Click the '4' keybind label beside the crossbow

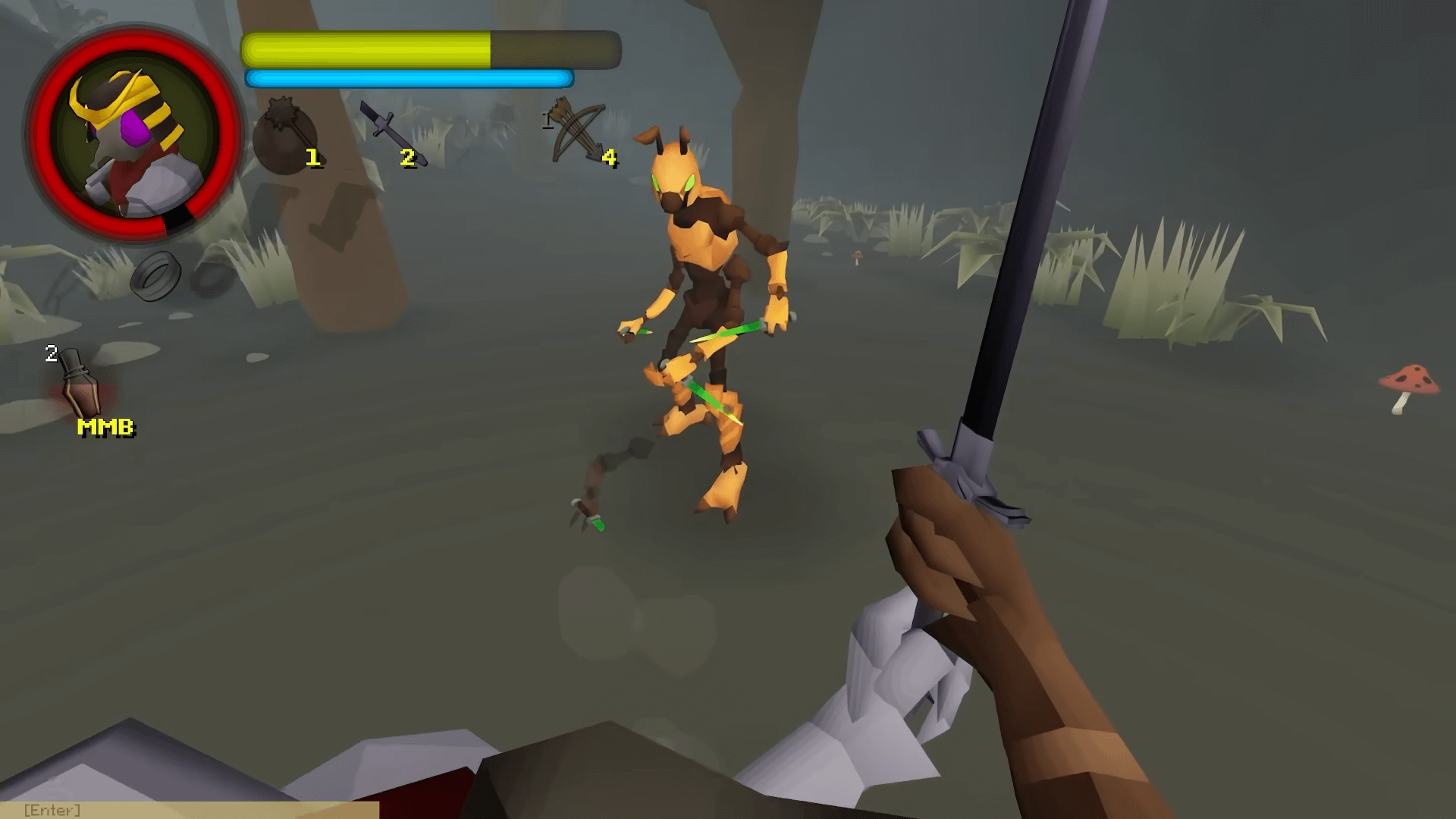tap(607, 158)
